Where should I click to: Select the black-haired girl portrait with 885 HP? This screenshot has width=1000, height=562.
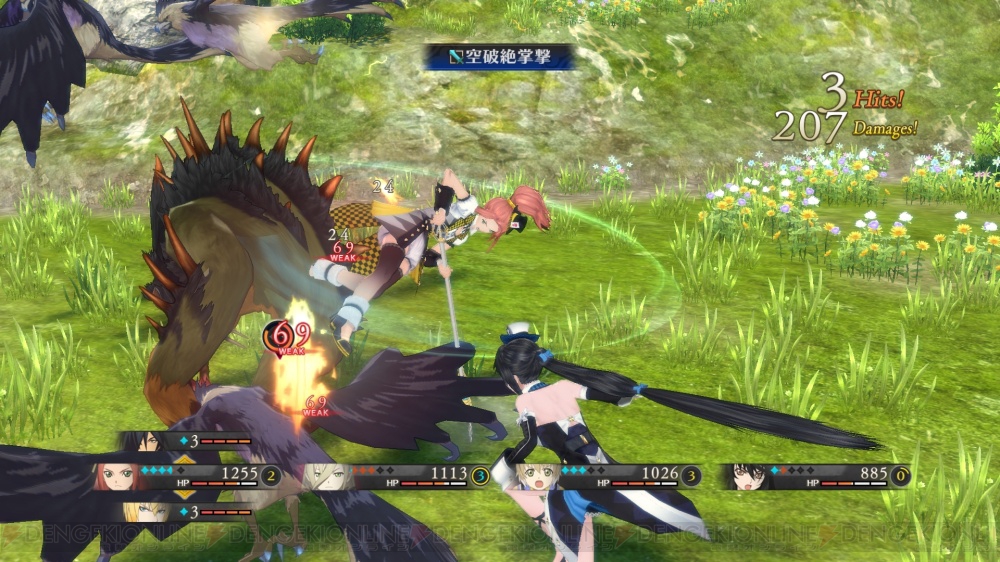[x=747, y=477]
